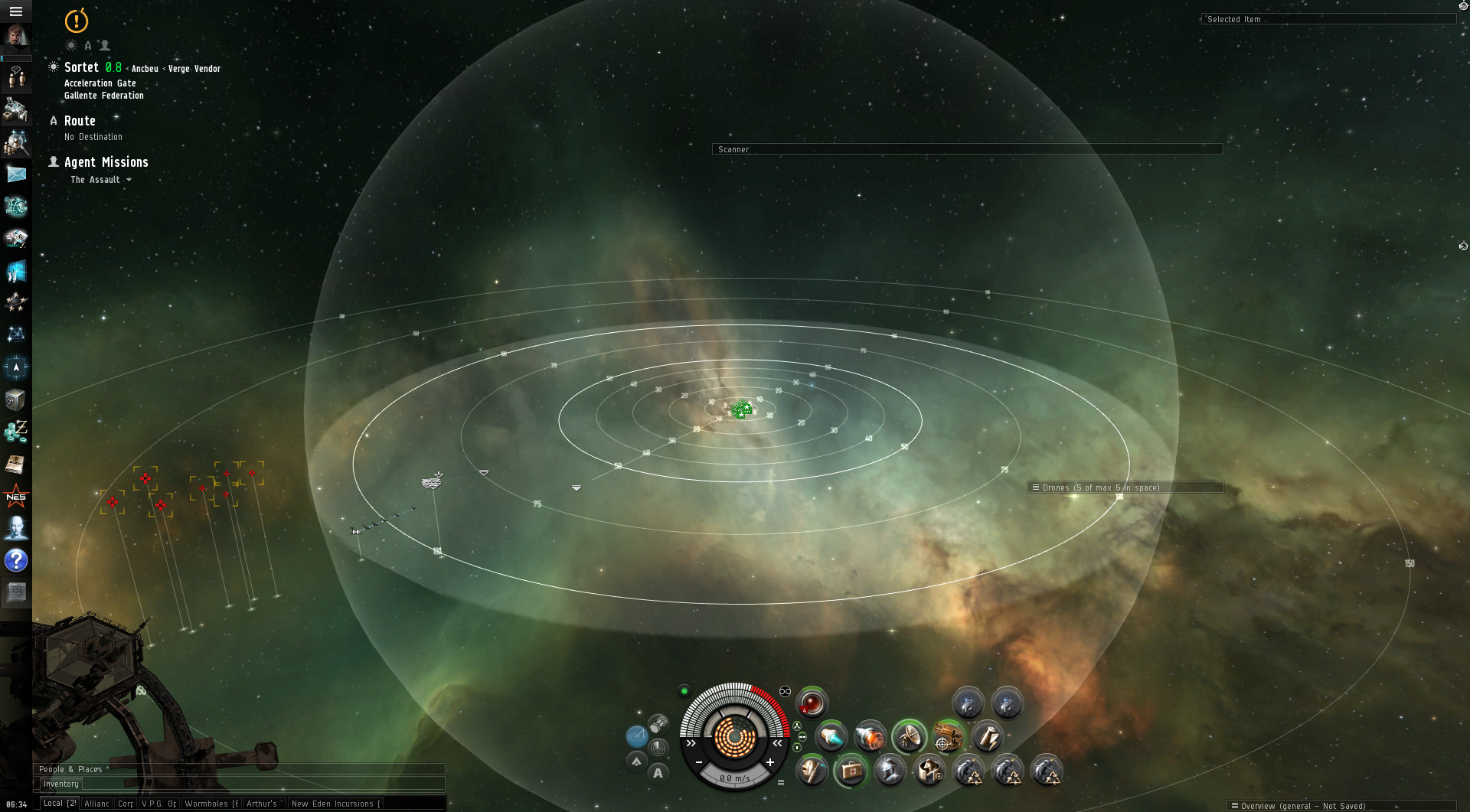1470x812 pixels.
Task: Switch to the Wormholes chat tab
Action: (211, 804)
